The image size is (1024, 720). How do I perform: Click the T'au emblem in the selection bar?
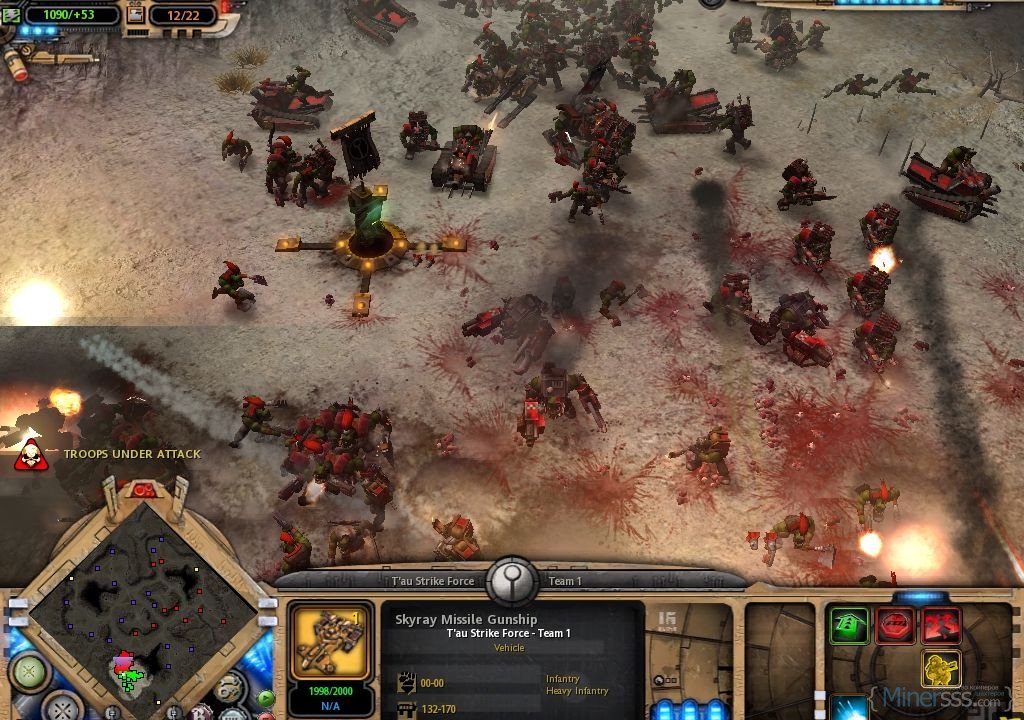(x=511, y=579)
